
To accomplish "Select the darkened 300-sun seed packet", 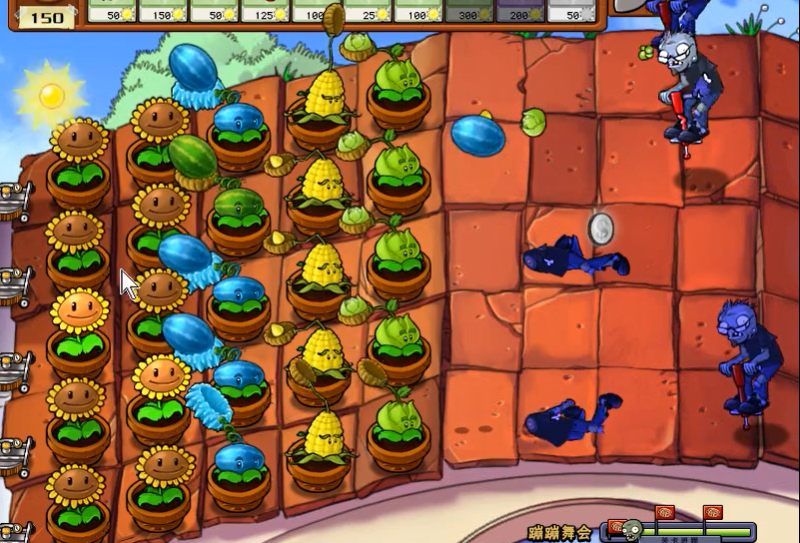I will point(469,11).
